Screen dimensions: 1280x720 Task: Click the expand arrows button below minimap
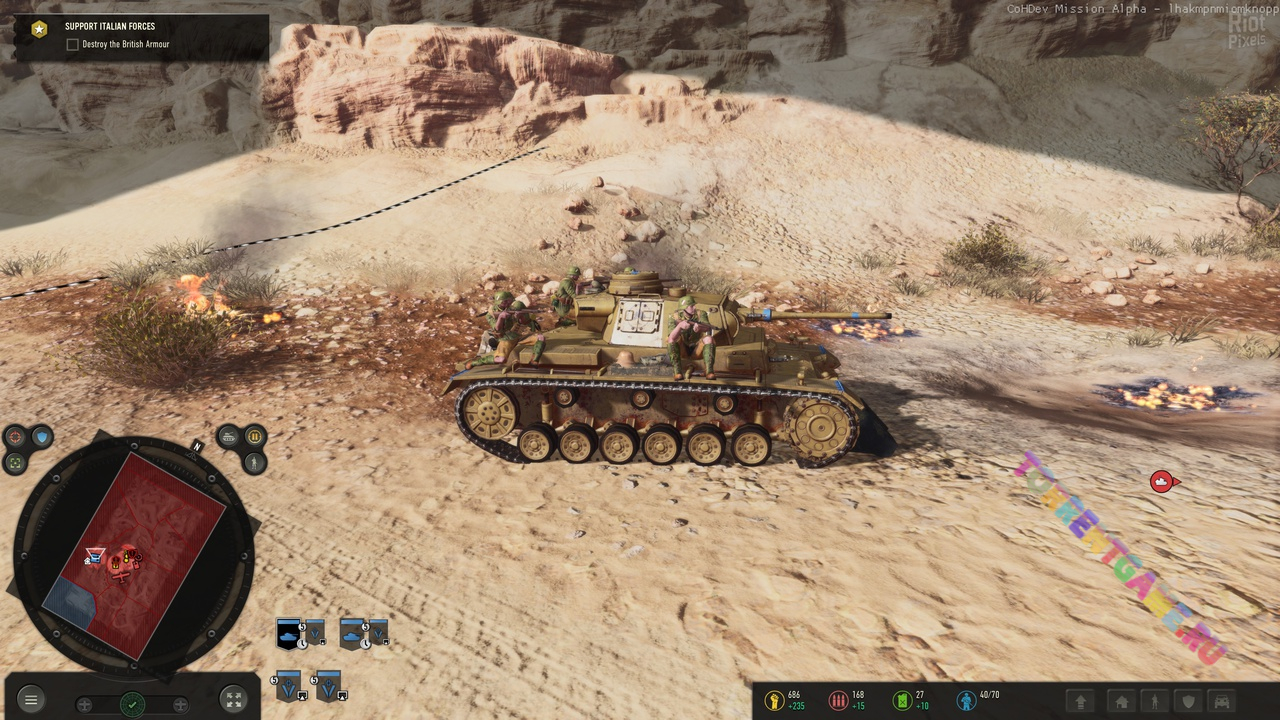233,700
